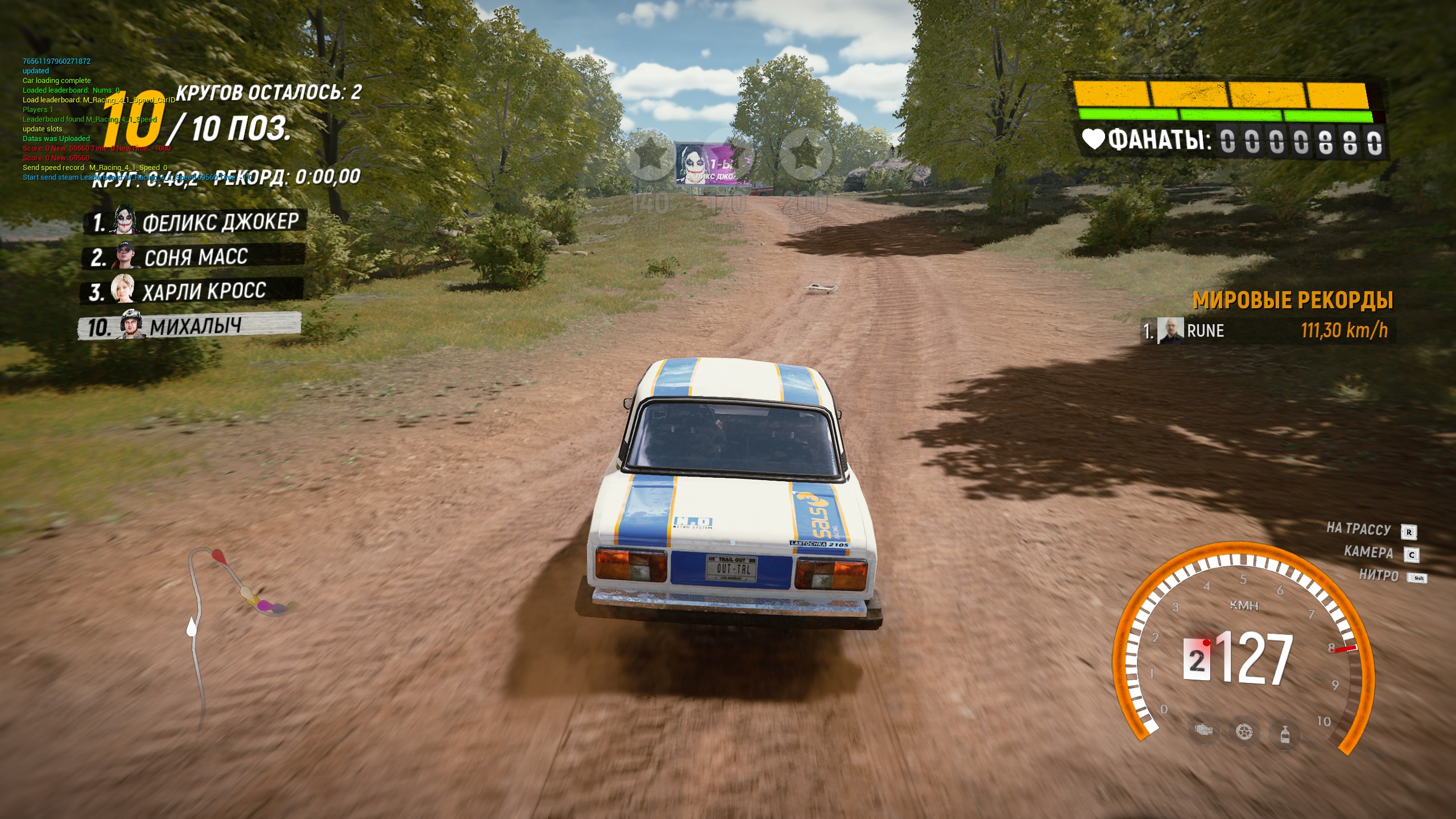Click the wheel status icon

click(x=1244, y=731)
